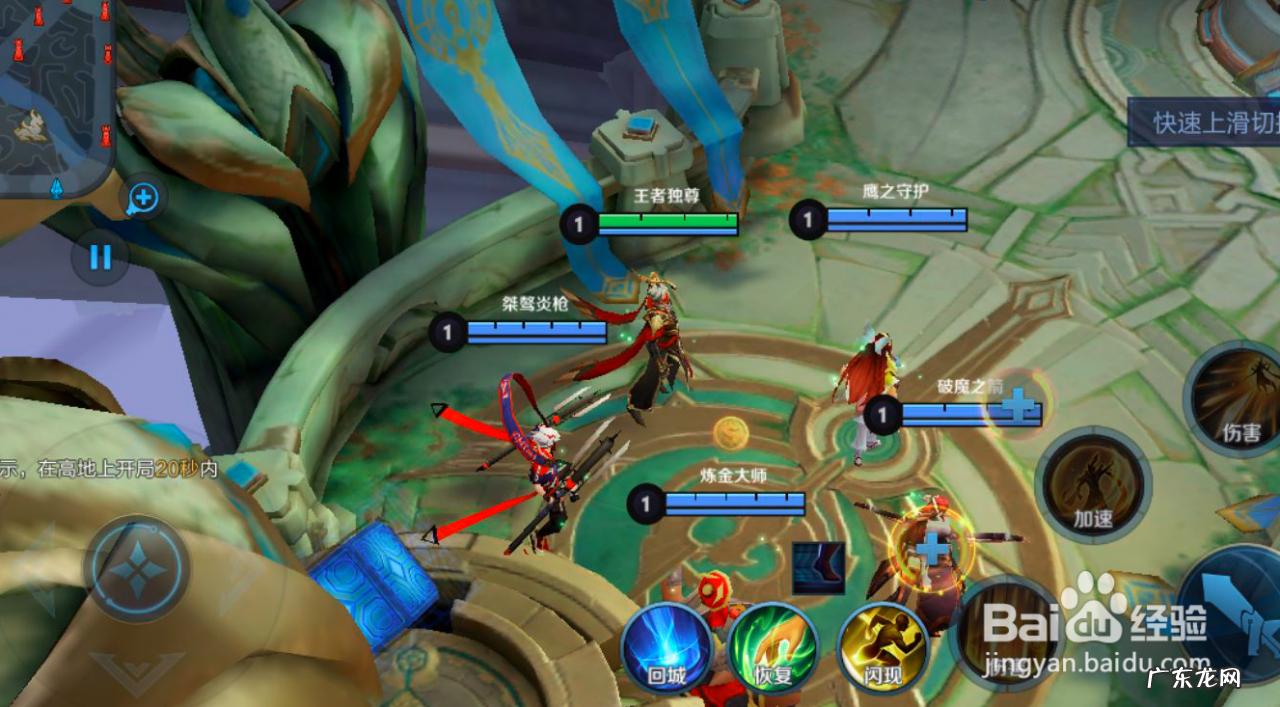Viewport: 1280px width, 707px height.
Task: Buy the recommended boots item
Action: [818, 567]
